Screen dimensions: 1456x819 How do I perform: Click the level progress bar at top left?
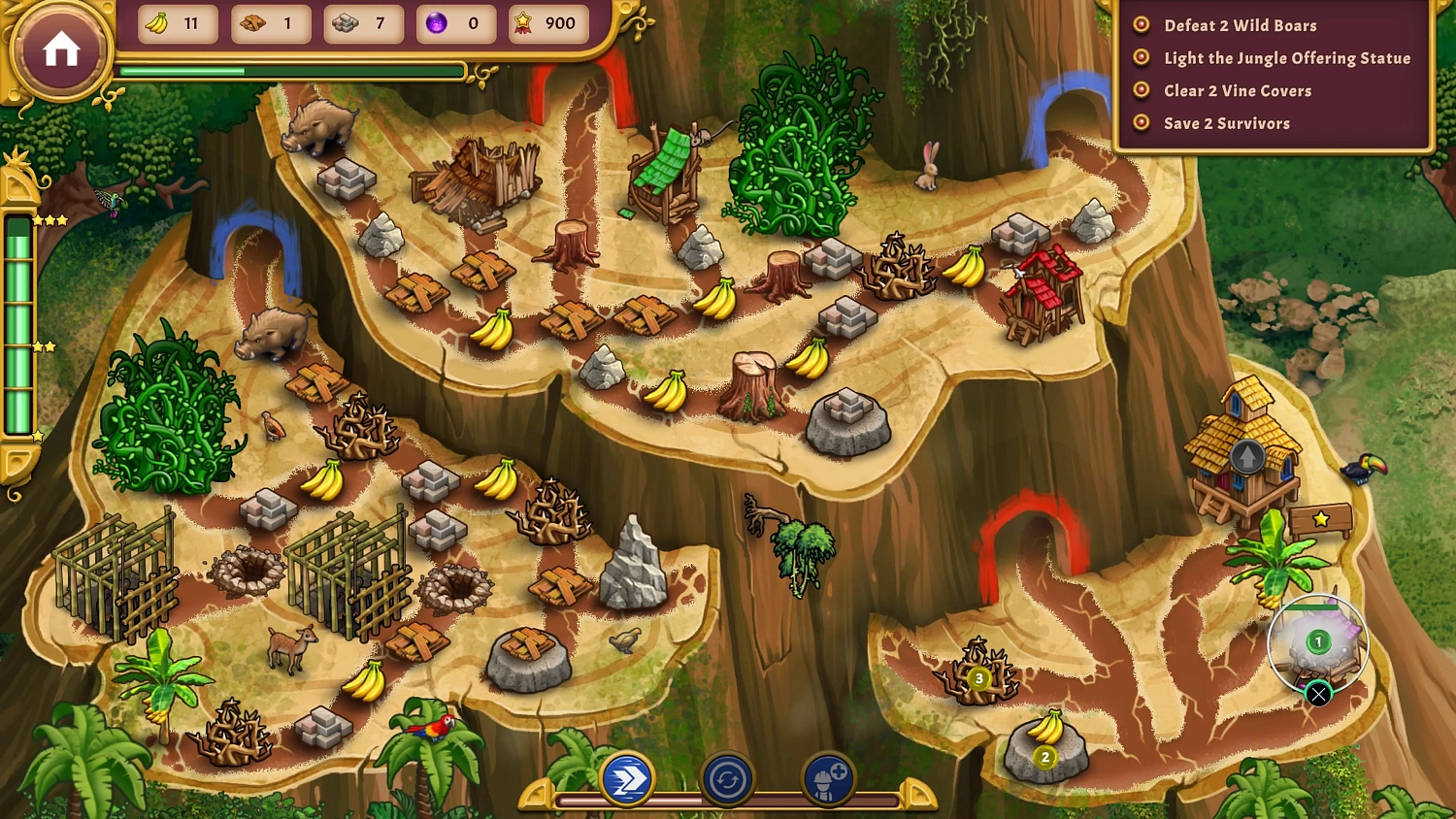[x=291, y=70]
